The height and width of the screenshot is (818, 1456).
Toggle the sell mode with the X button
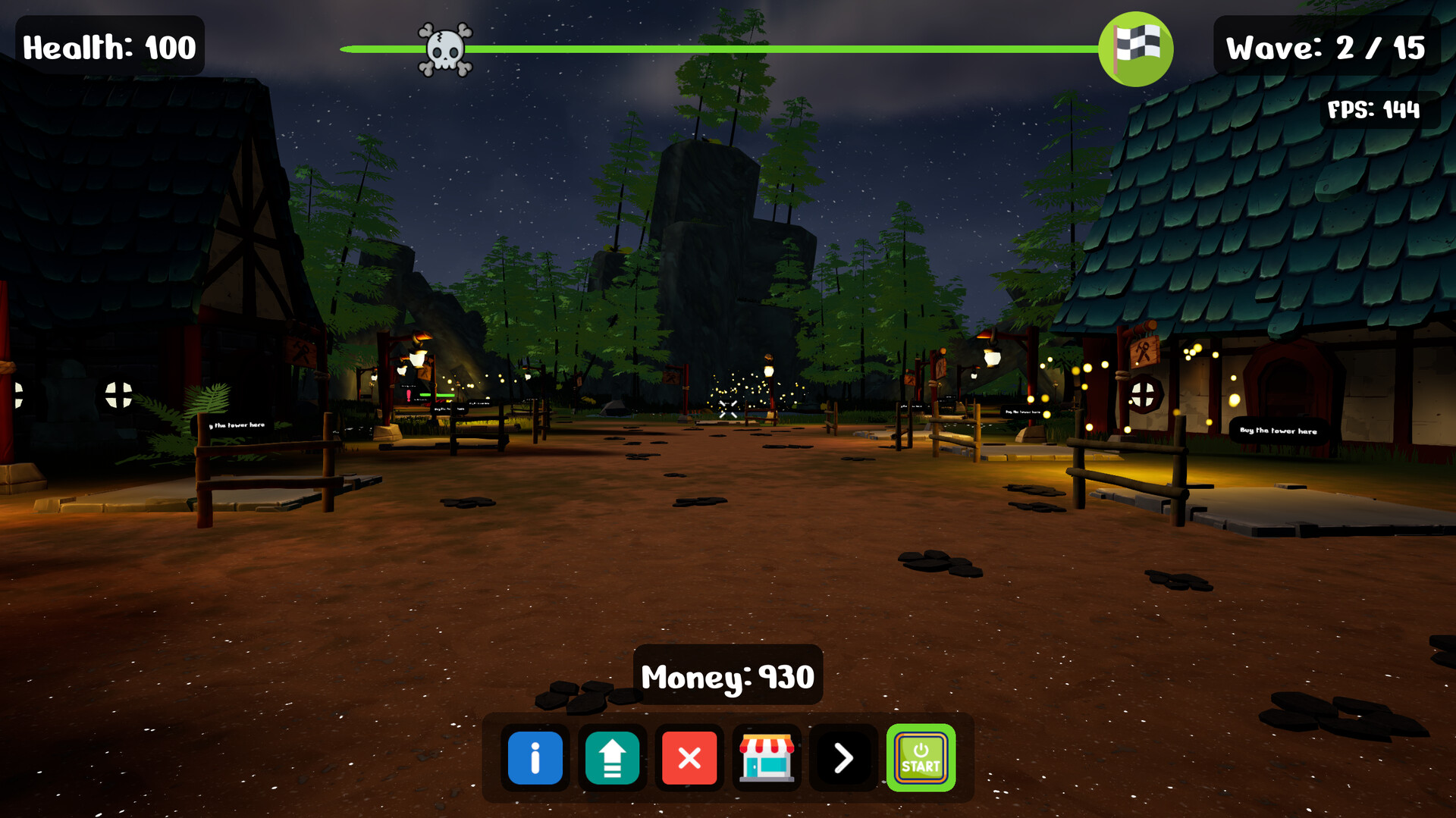point(689,758)
